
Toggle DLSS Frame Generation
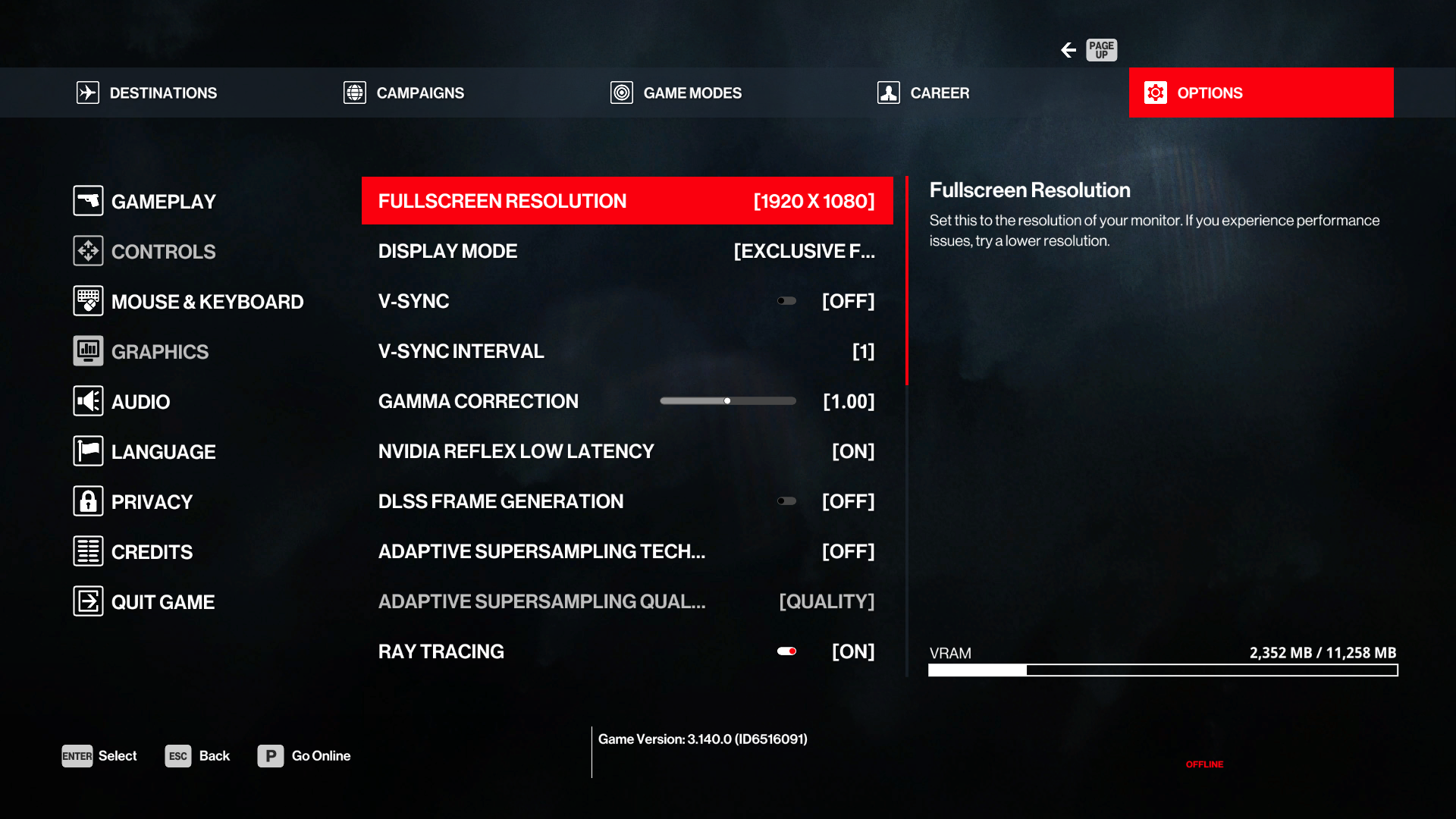(x=786, y=501)
